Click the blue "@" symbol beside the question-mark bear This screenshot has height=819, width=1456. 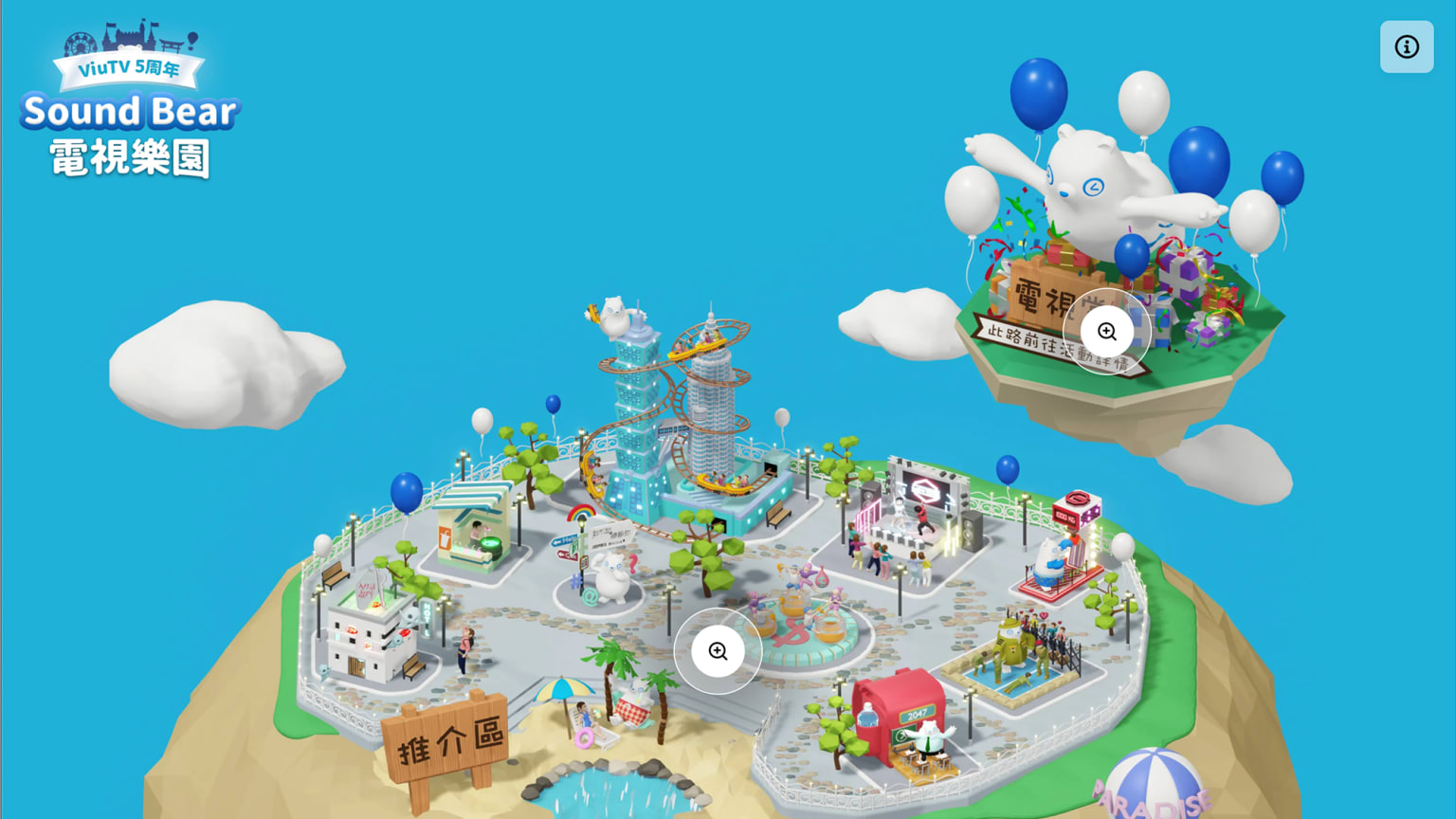[590, 595]
